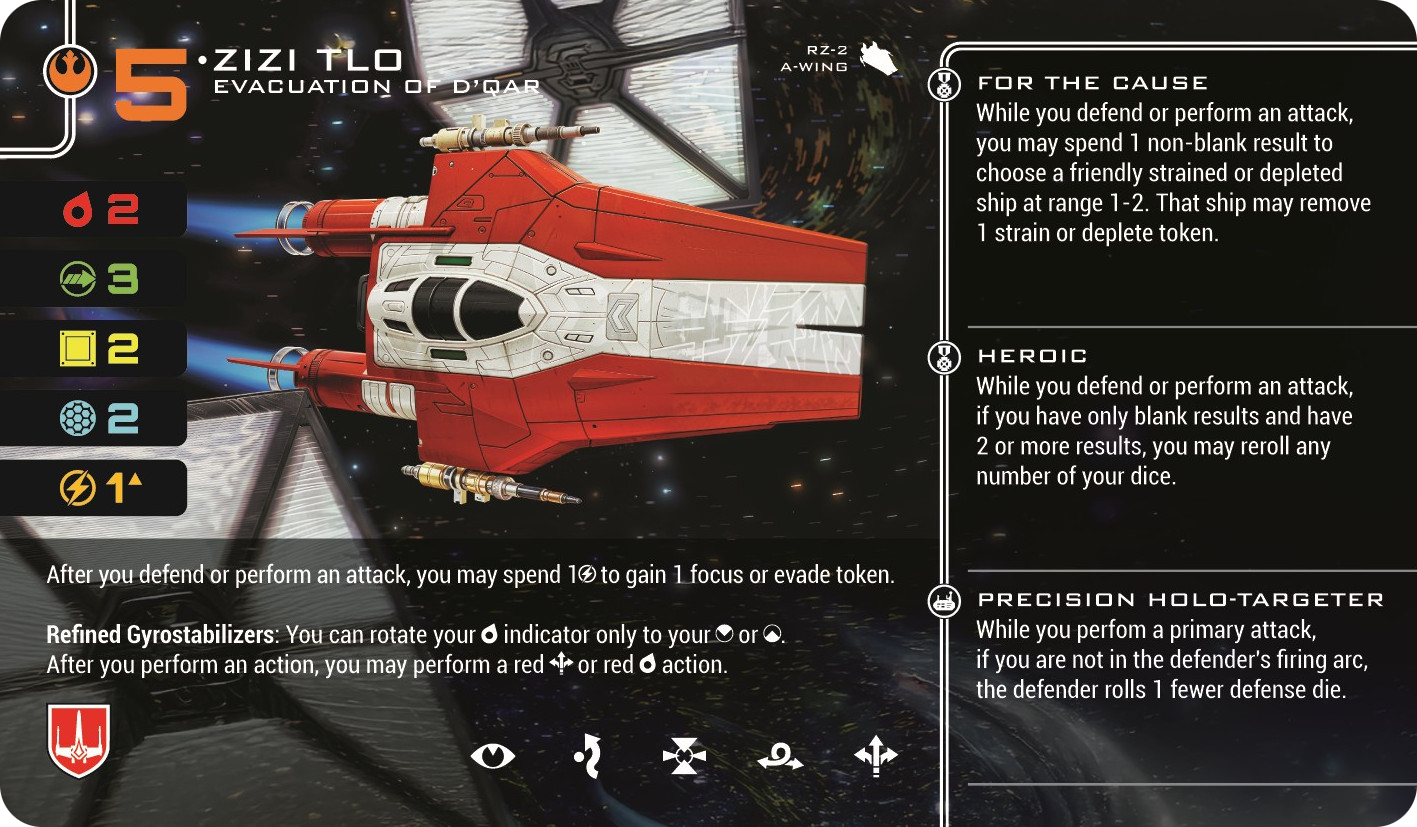Choose the Evade action icon
Image resolution: width=1417 pixels, height=827 pixels.
(589, 756)
